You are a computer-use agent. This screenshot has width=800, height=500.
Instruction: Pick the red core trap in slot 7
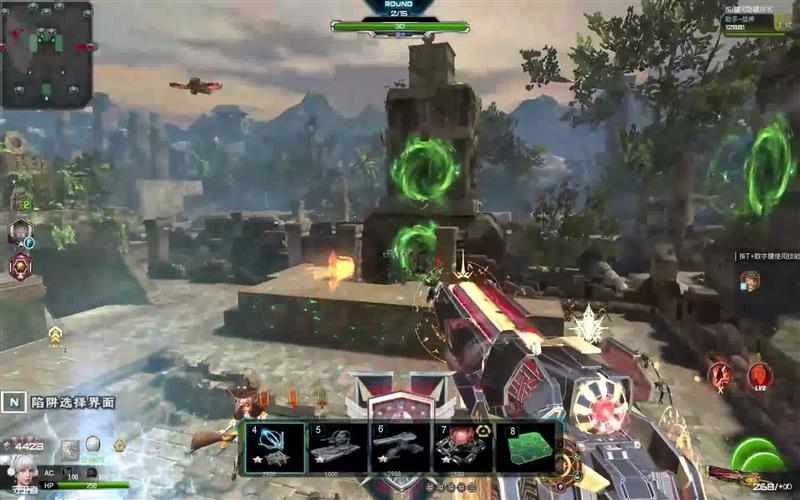click(460, 447)
